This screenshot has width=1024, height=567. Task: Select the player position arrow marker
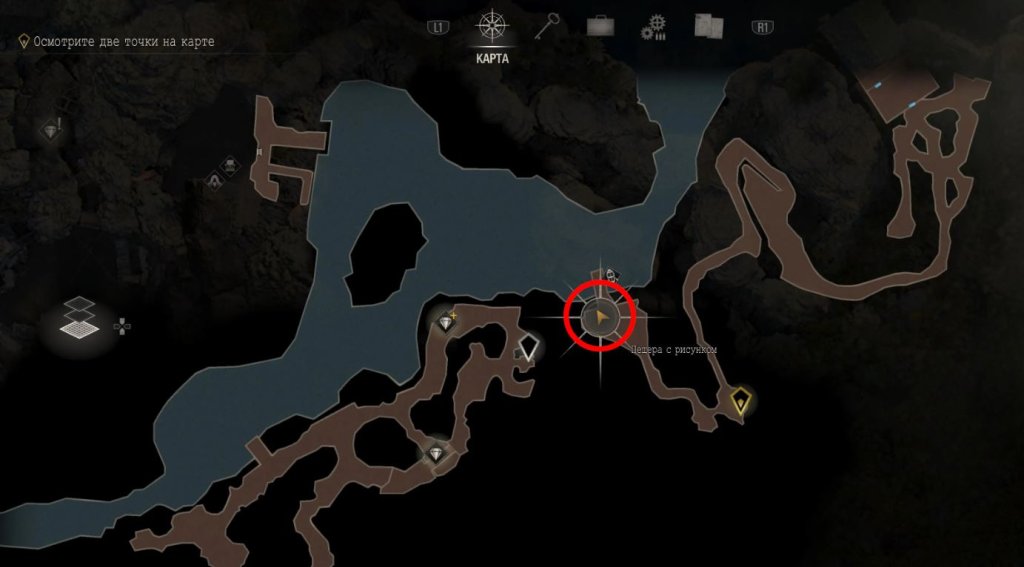[x=600, y=318]
